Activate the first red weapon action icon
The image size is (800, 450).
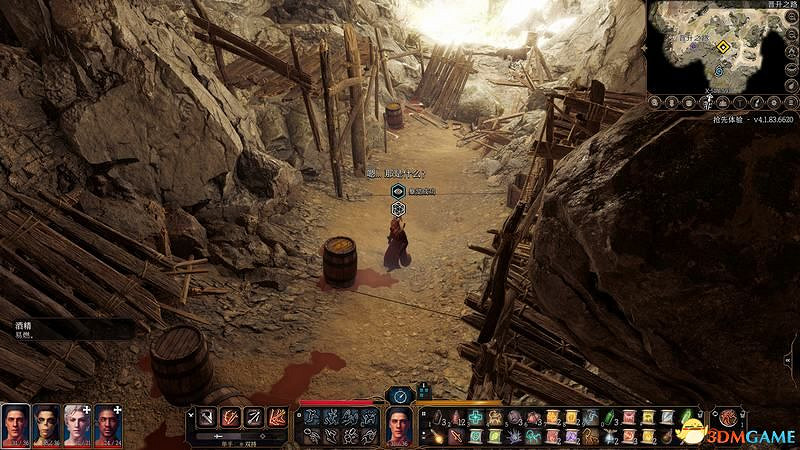[204, 416]
